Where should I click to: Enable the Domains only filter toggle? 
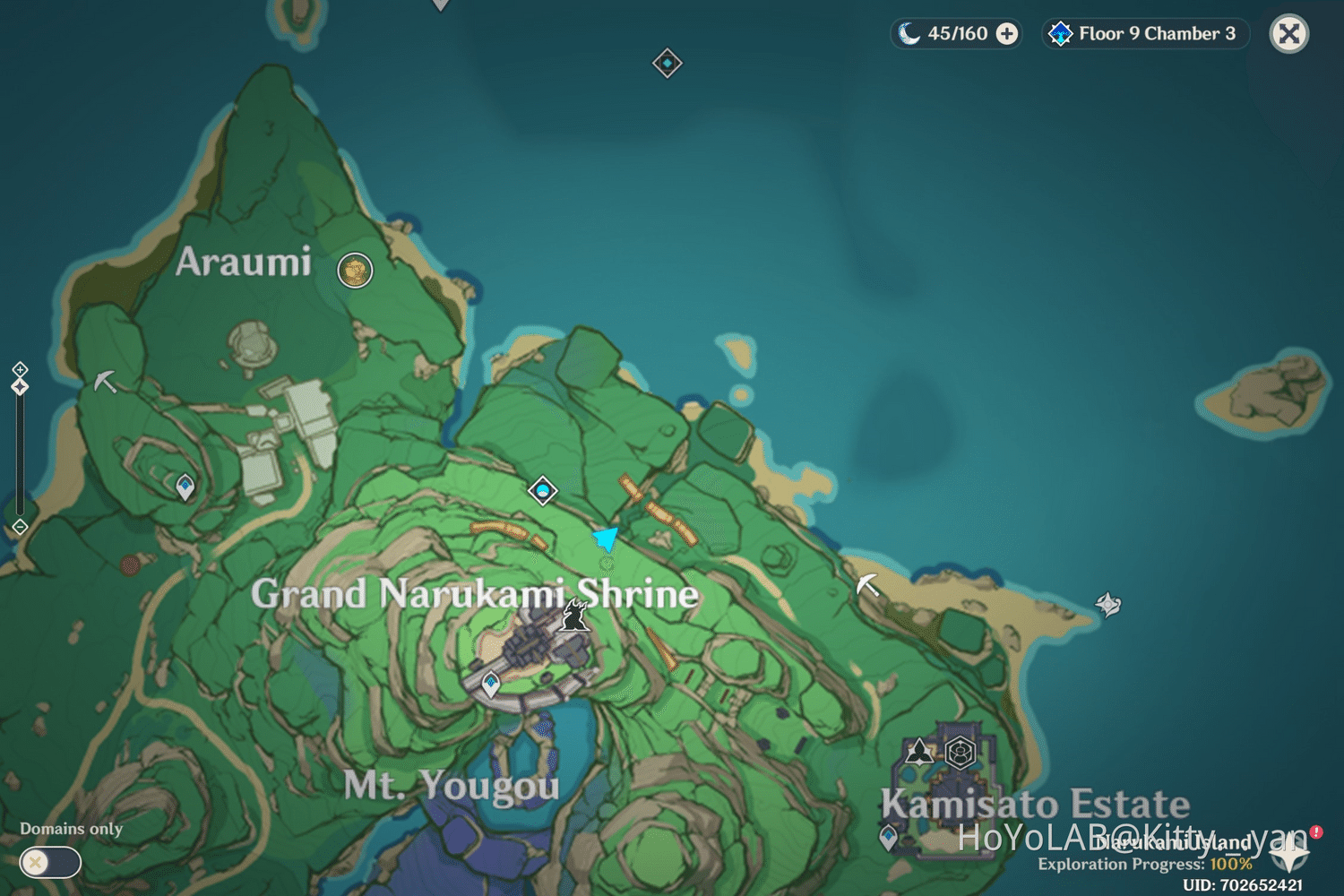[x=49, y=863]
